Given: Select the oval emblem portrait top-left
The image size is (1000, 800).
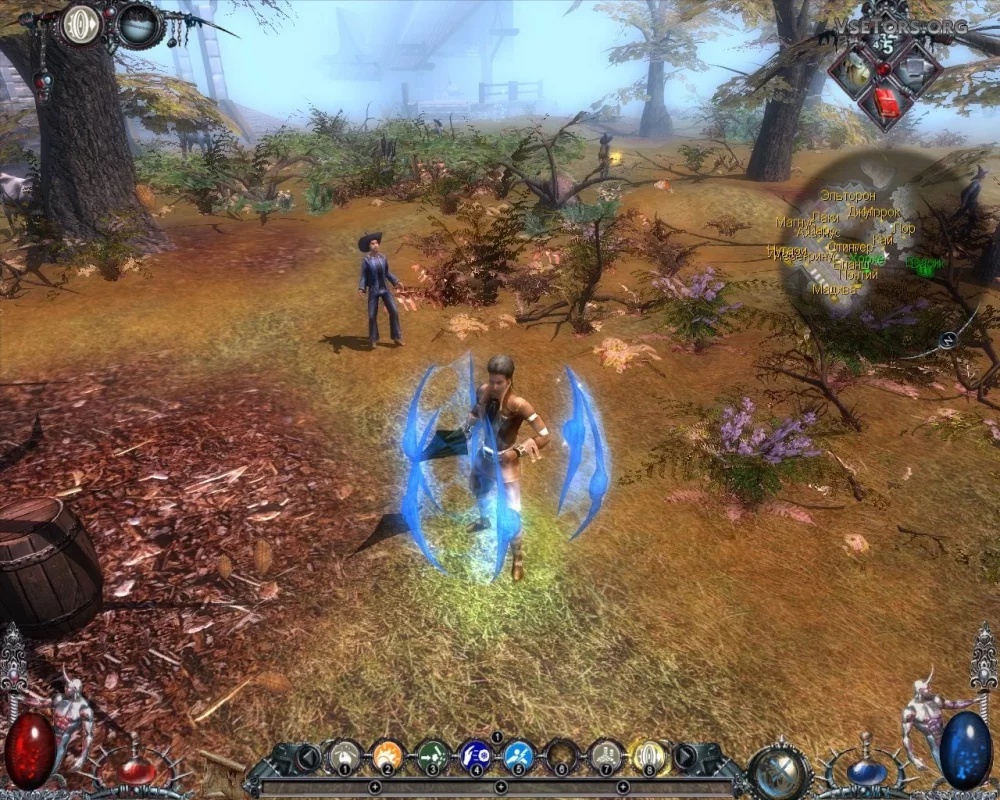Looking at the screenshot, I should [81, 25].
